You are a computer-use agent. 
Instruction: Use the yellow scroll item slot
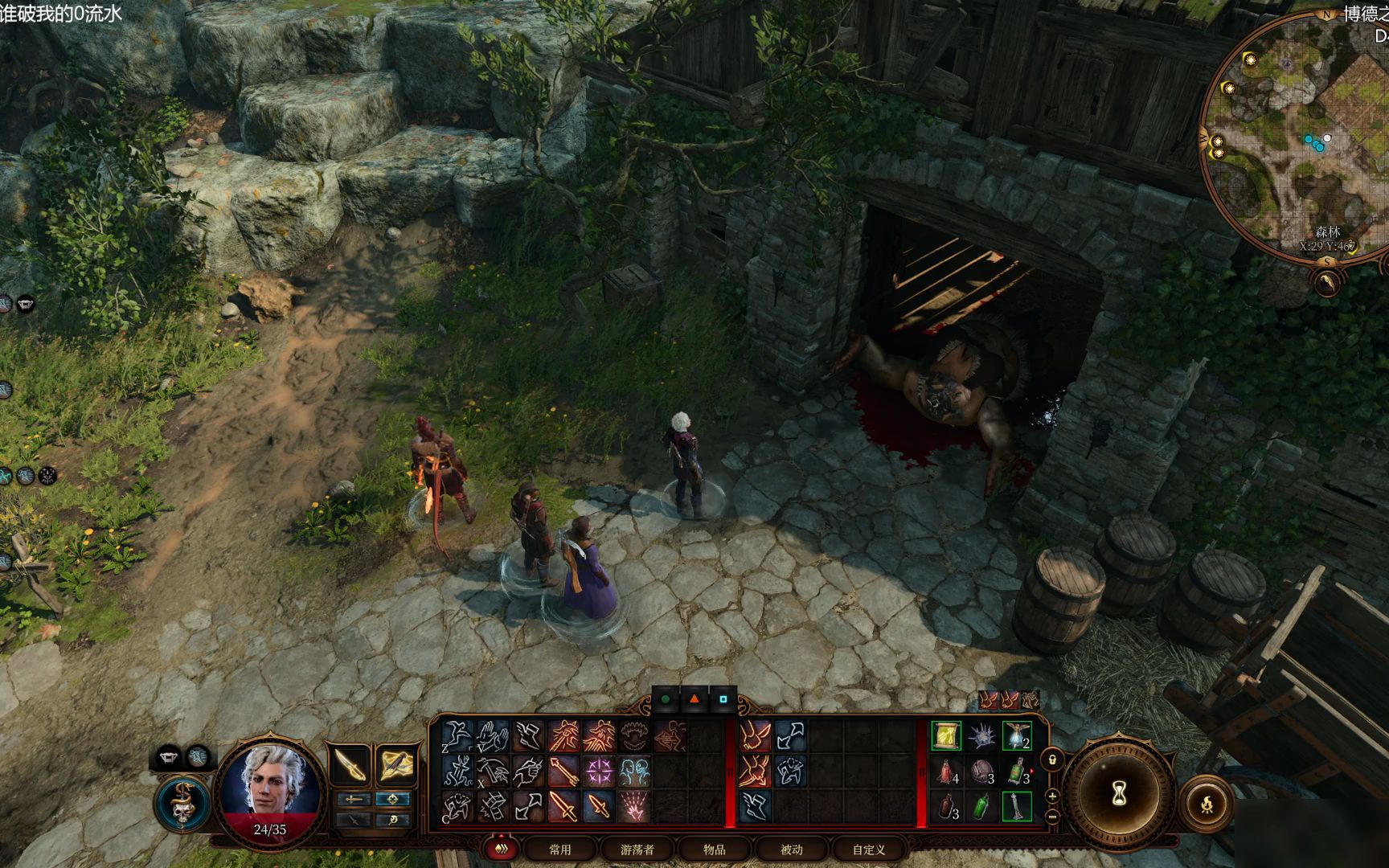945,736
